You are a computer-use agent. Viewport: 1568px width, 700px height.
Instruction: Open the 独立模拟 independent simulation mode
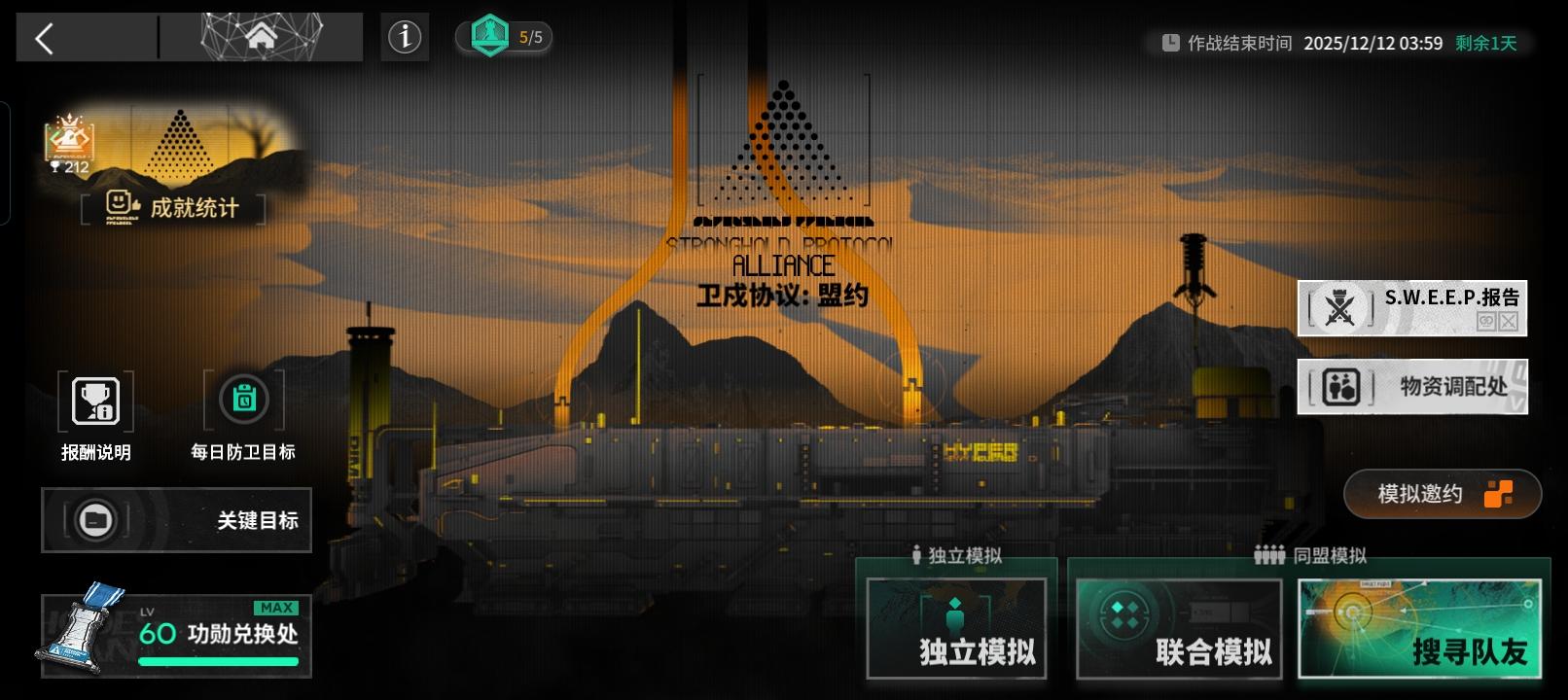pyautogui.click(x=955, y=630)
